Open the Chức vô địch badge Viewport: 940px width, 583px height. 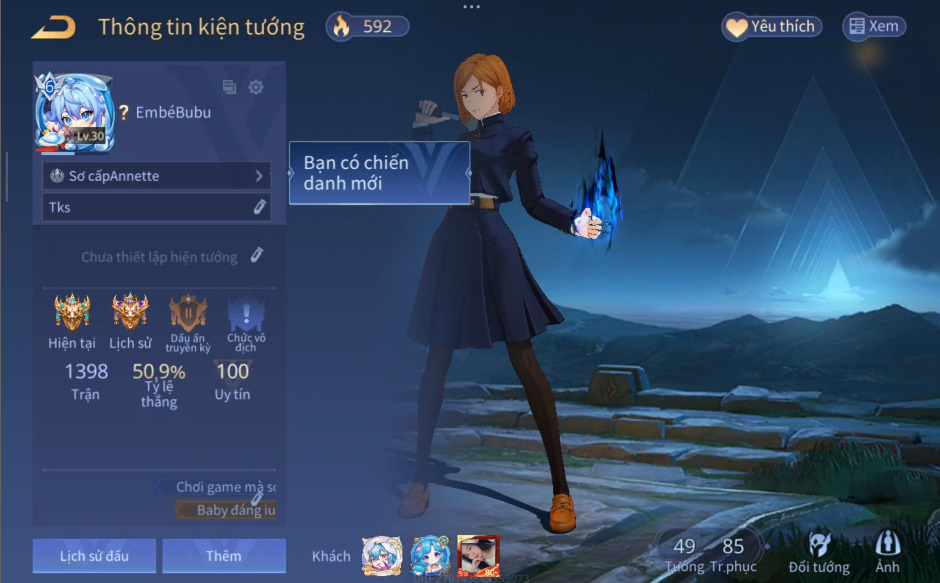pos(246,313)
